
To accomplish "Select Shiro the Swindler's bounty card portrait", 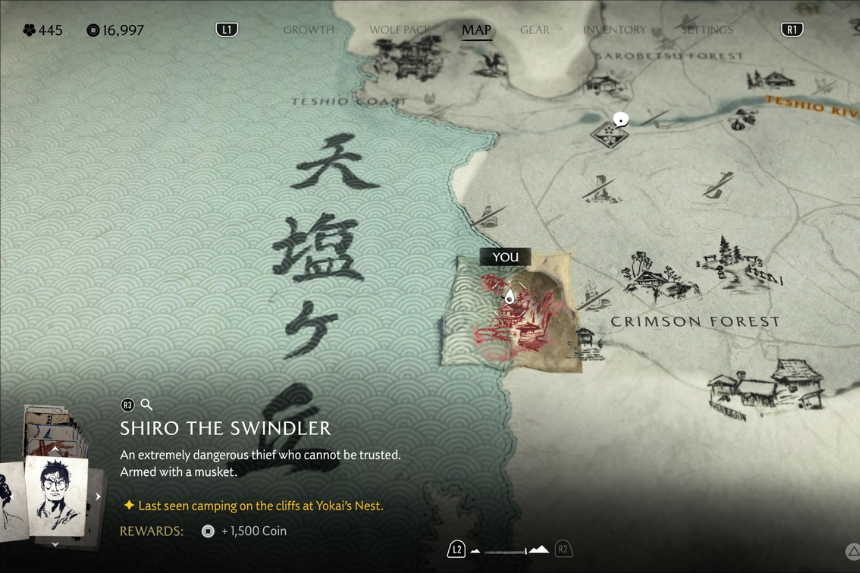I will coord(55,495).
